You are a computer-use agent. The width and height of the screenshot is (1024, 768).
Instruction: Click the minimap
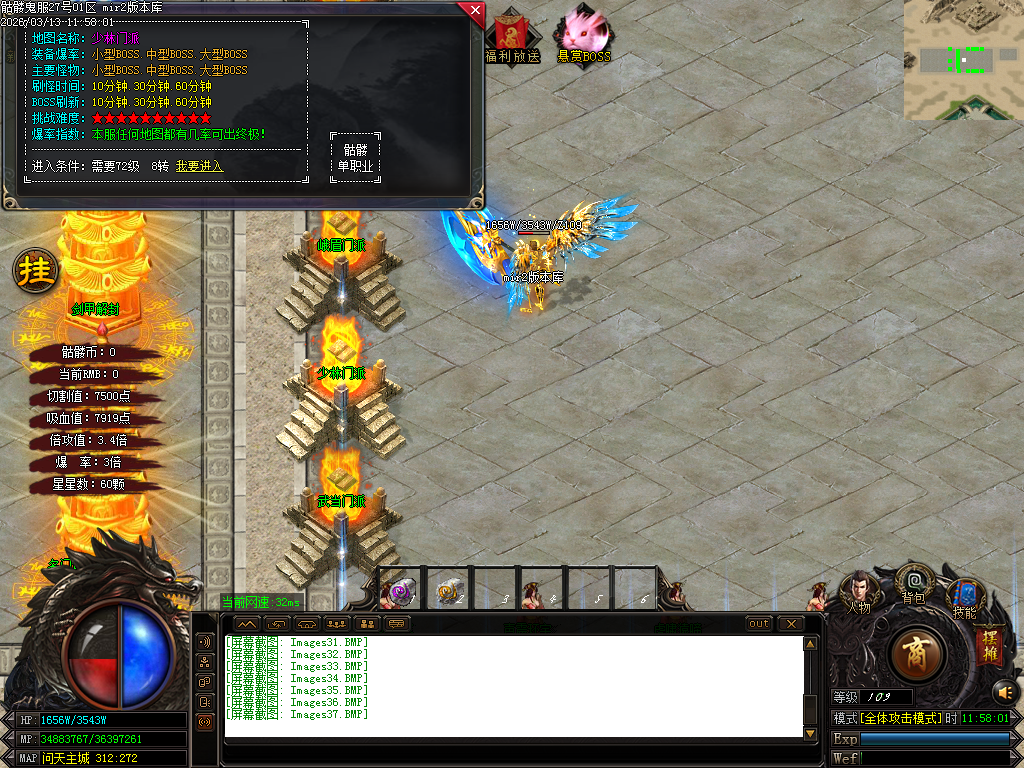coord(963,60)
